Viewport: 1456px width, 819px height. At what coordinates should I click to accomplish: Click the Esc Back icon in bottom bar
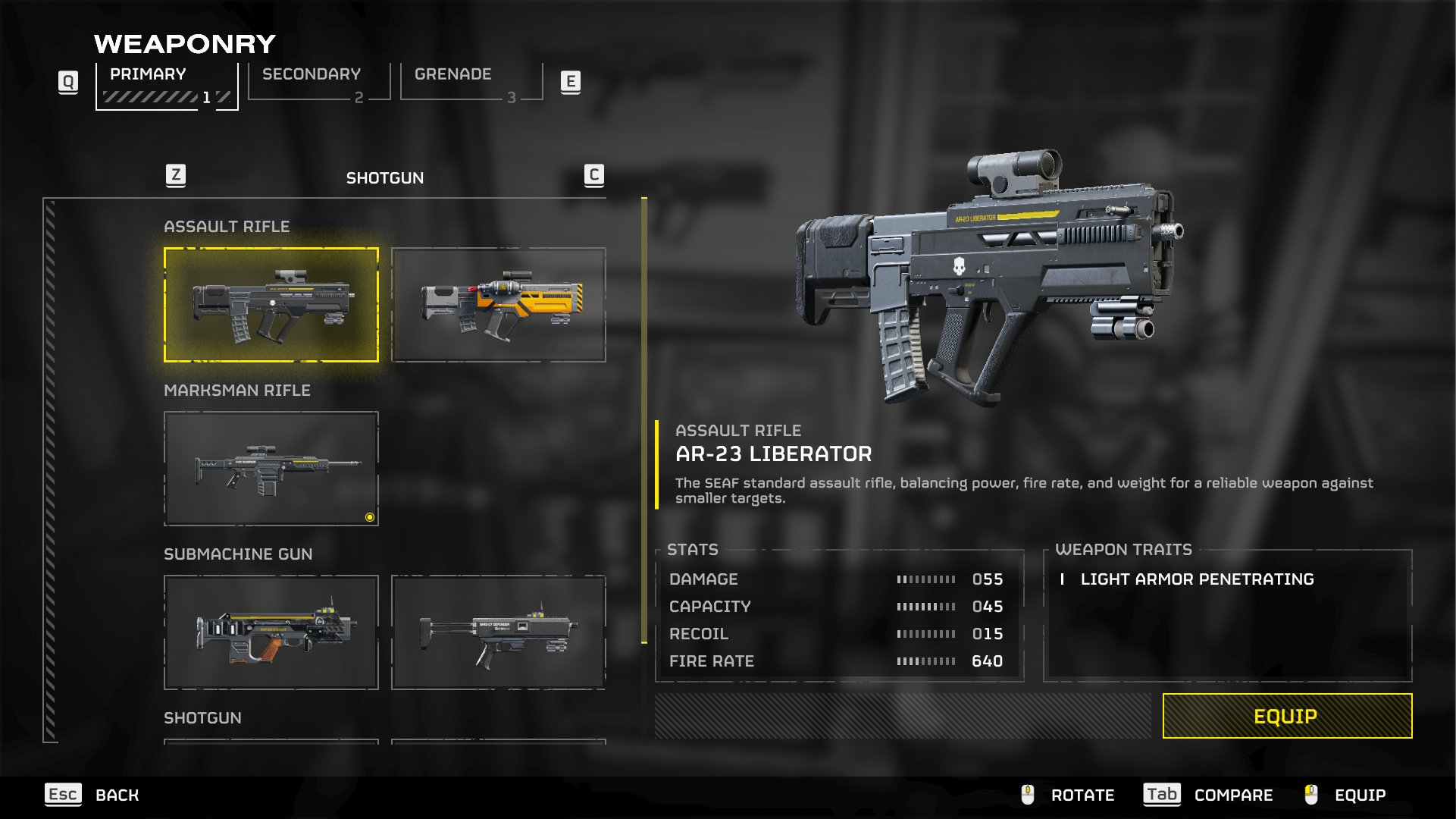pyautogui.click(x=64, y=795)
